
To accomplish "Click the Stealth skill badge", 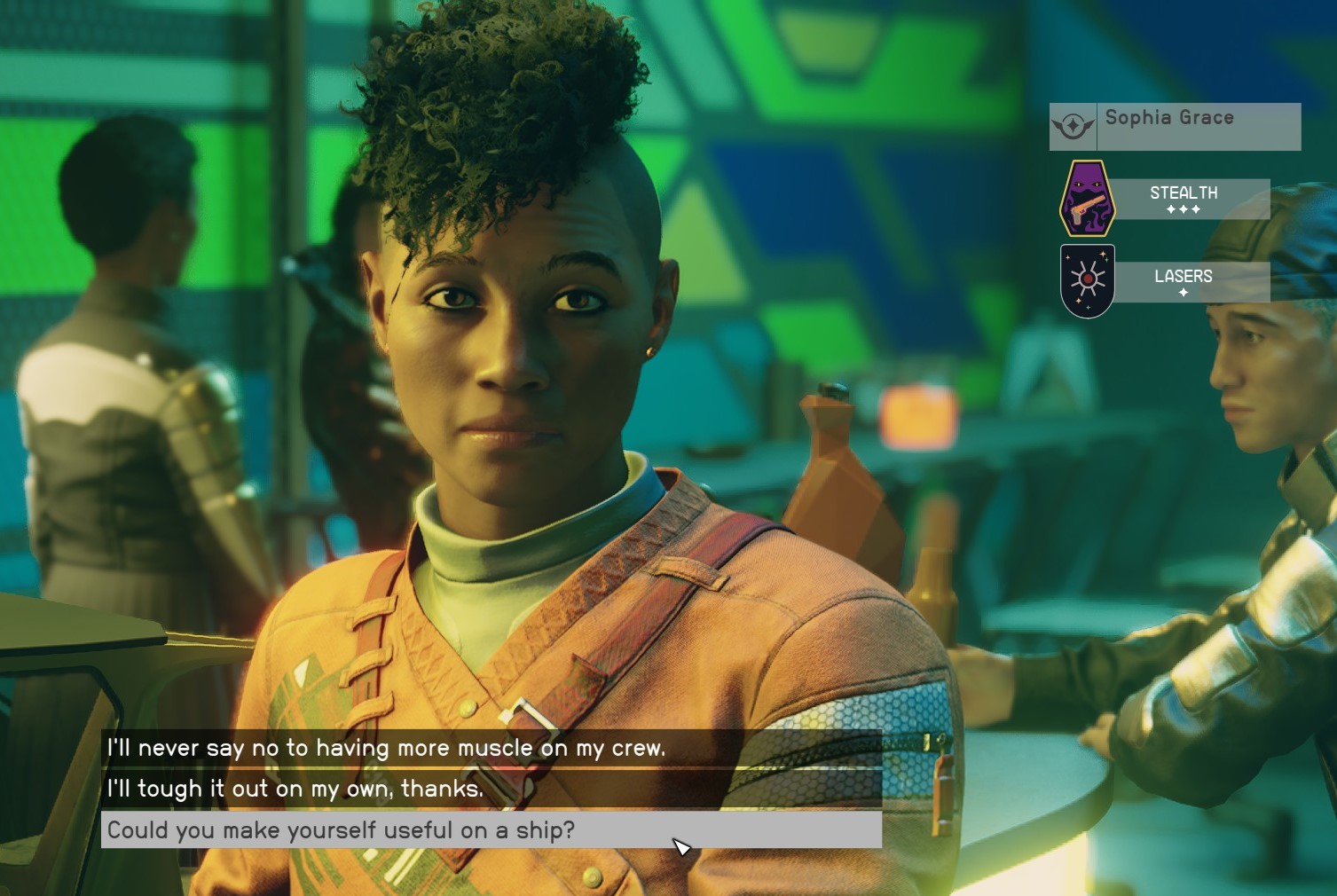I will coord(1088,198).
